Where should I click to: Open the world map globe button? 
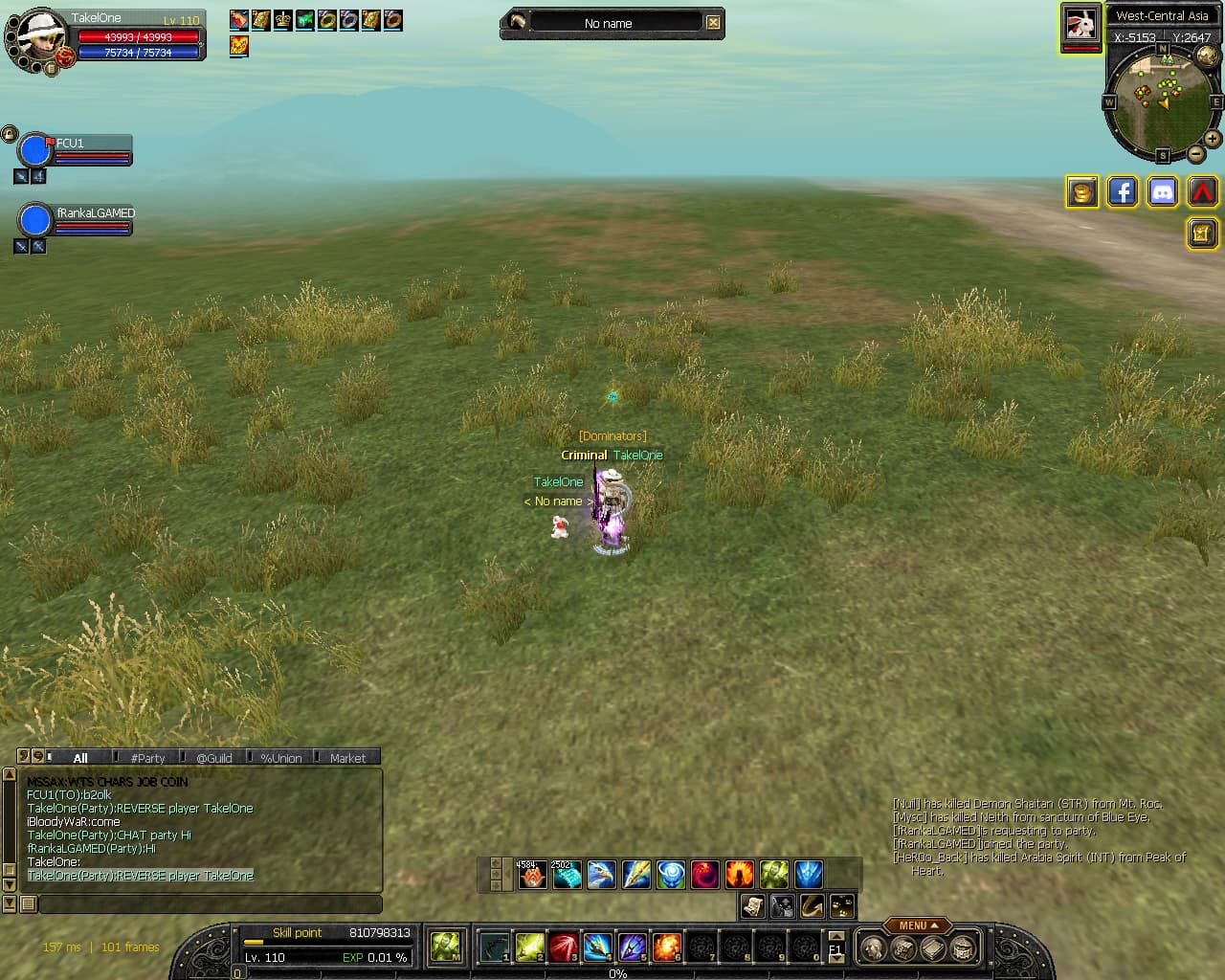click(1208, 56)
